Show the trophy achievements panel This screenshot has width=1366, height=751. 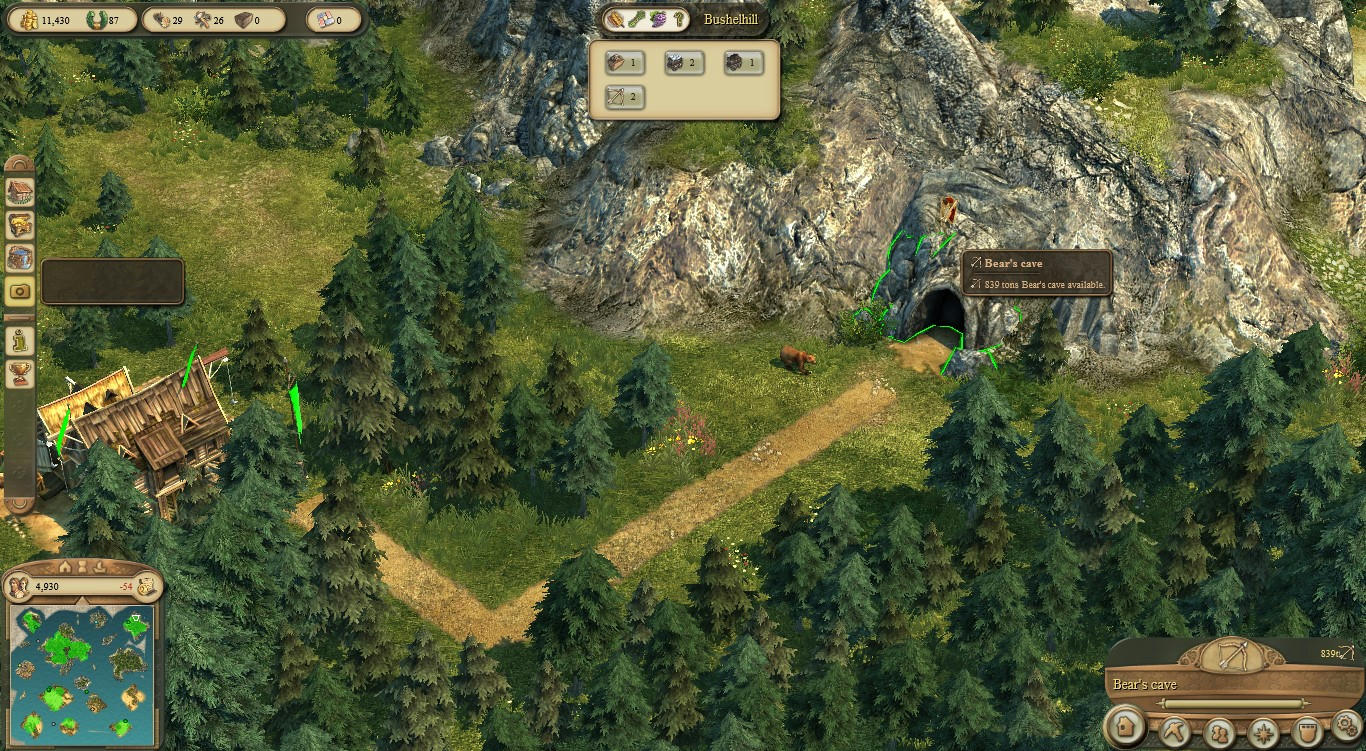coord(20,374)
